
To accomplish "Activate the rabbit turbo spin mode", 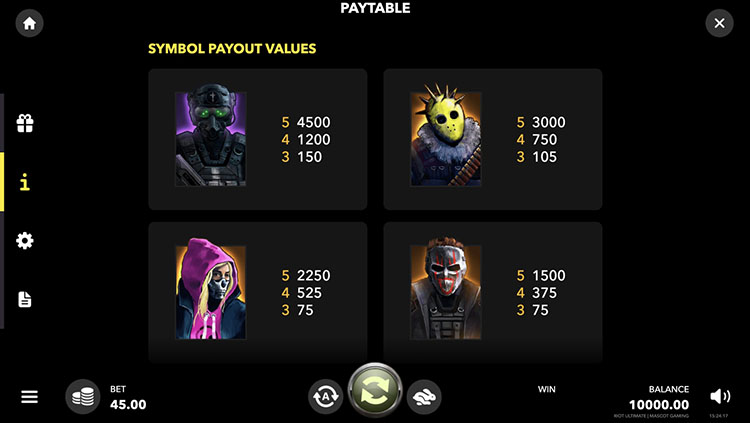I will coord(424,396).
